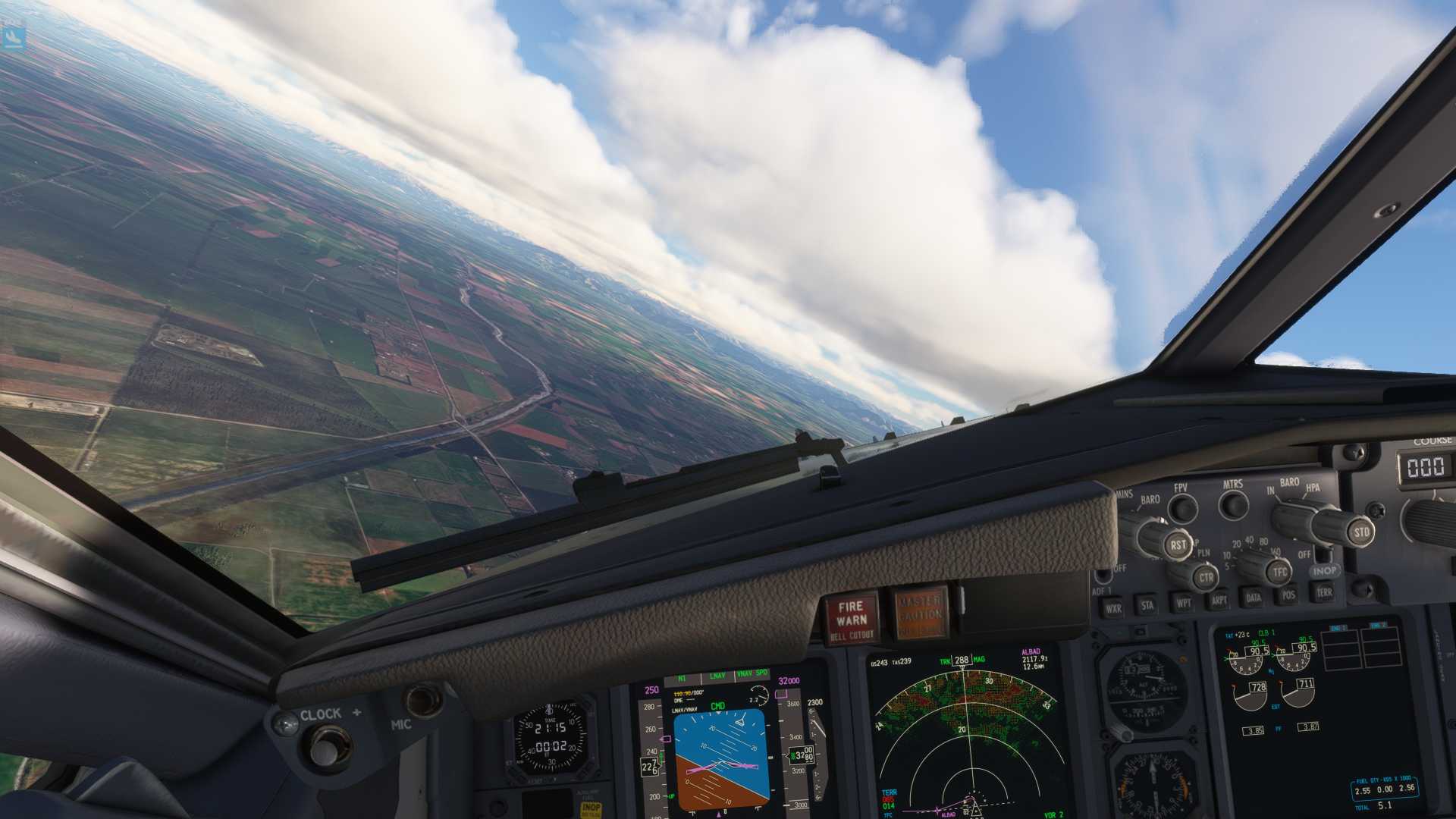Reset the MASTER CAUTION light
Image resolution: width=1456 pixels, height=819 pixels.
point(919,613)
